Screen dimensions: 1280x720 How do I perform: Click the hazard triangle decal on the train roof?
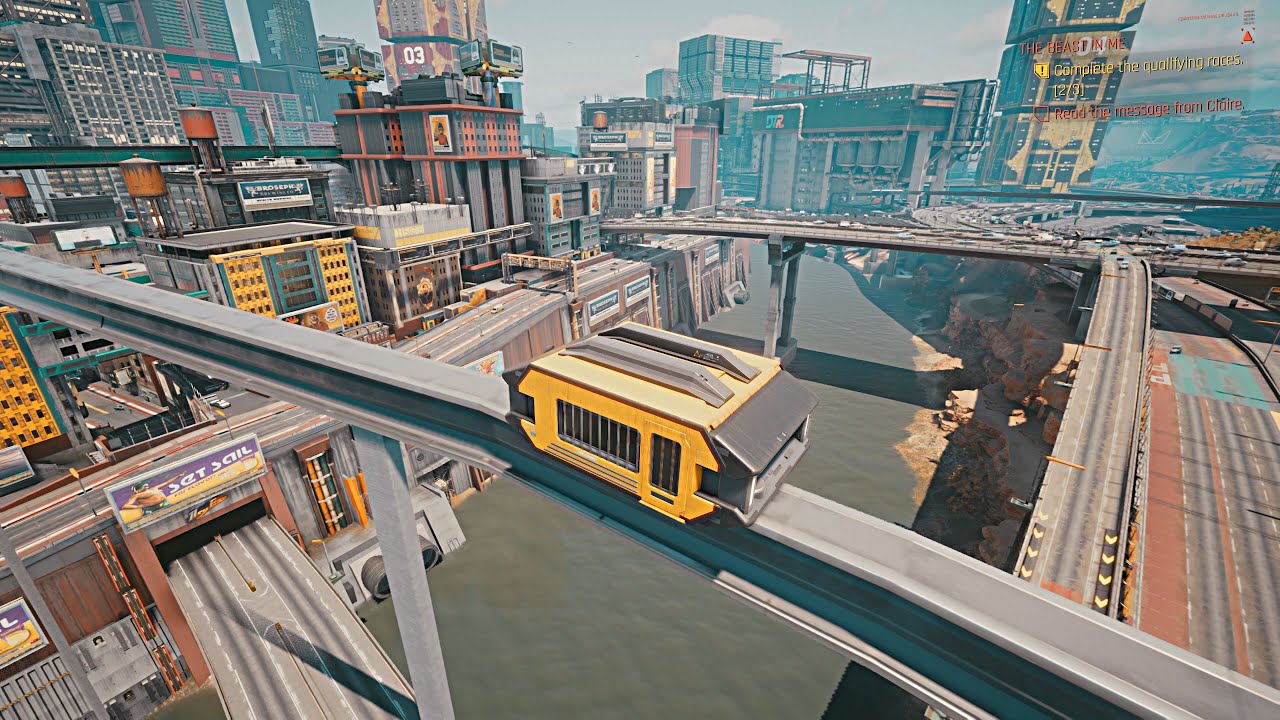[x=696, y=353]
